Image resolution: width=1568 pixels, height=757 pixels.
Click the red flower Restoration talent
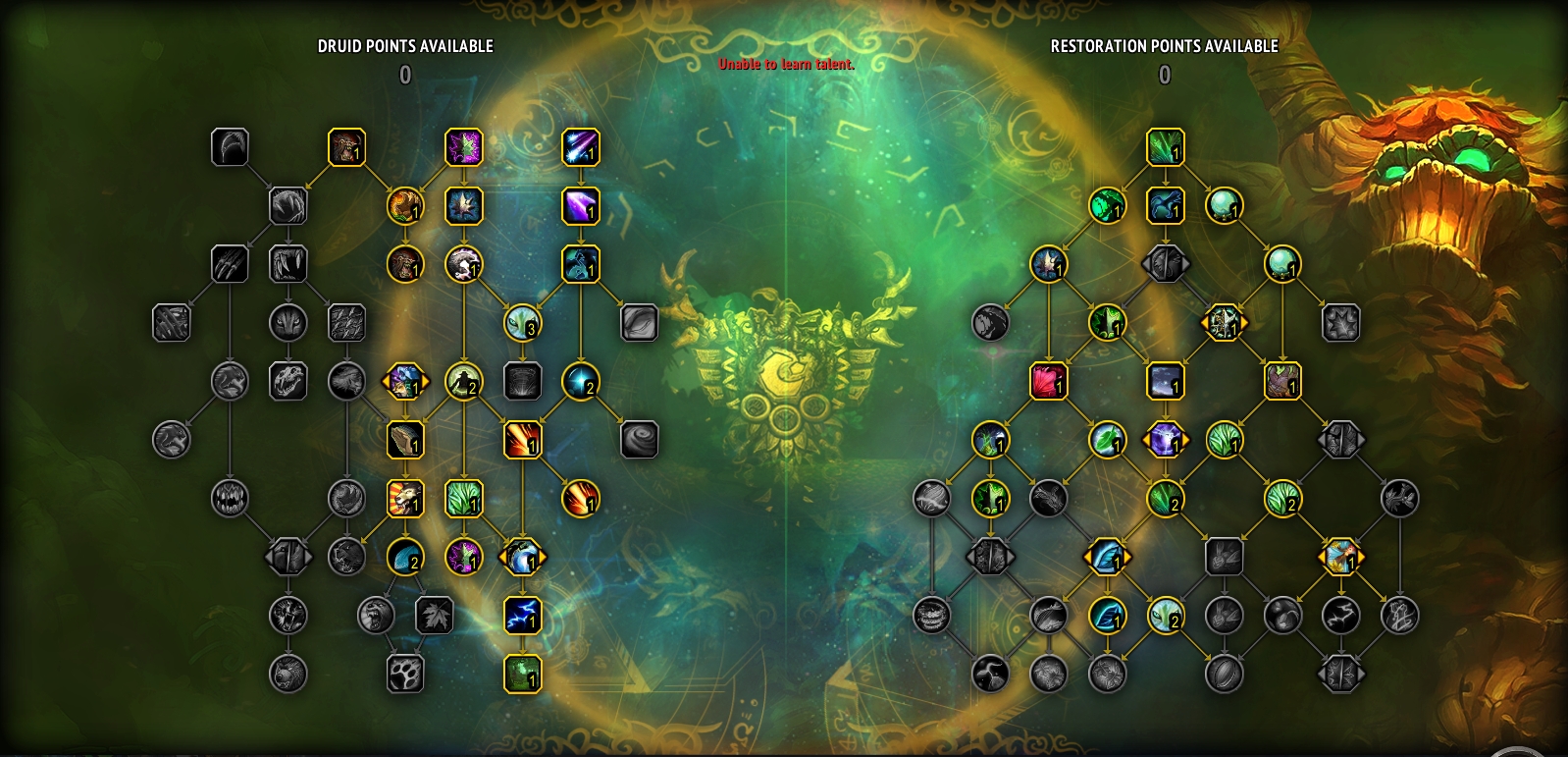[x=1048, y=384]
